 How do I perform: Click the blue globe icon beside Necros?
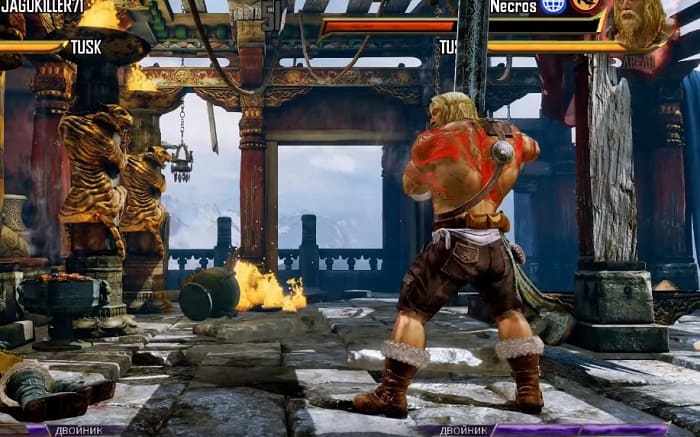coord(554,6)
